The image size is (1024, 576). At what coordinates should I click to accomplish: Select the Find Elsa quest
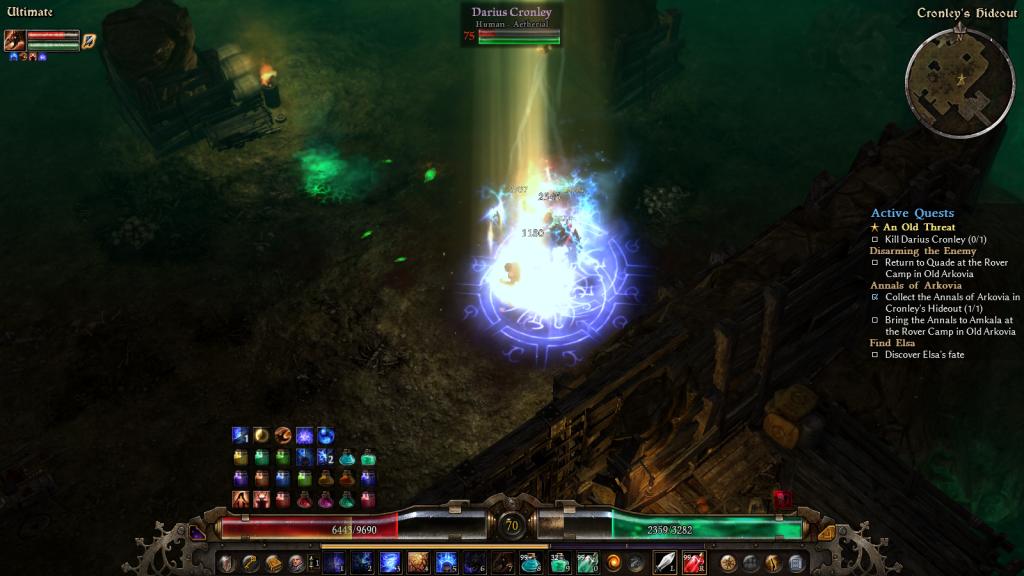[x=892, y=343]
